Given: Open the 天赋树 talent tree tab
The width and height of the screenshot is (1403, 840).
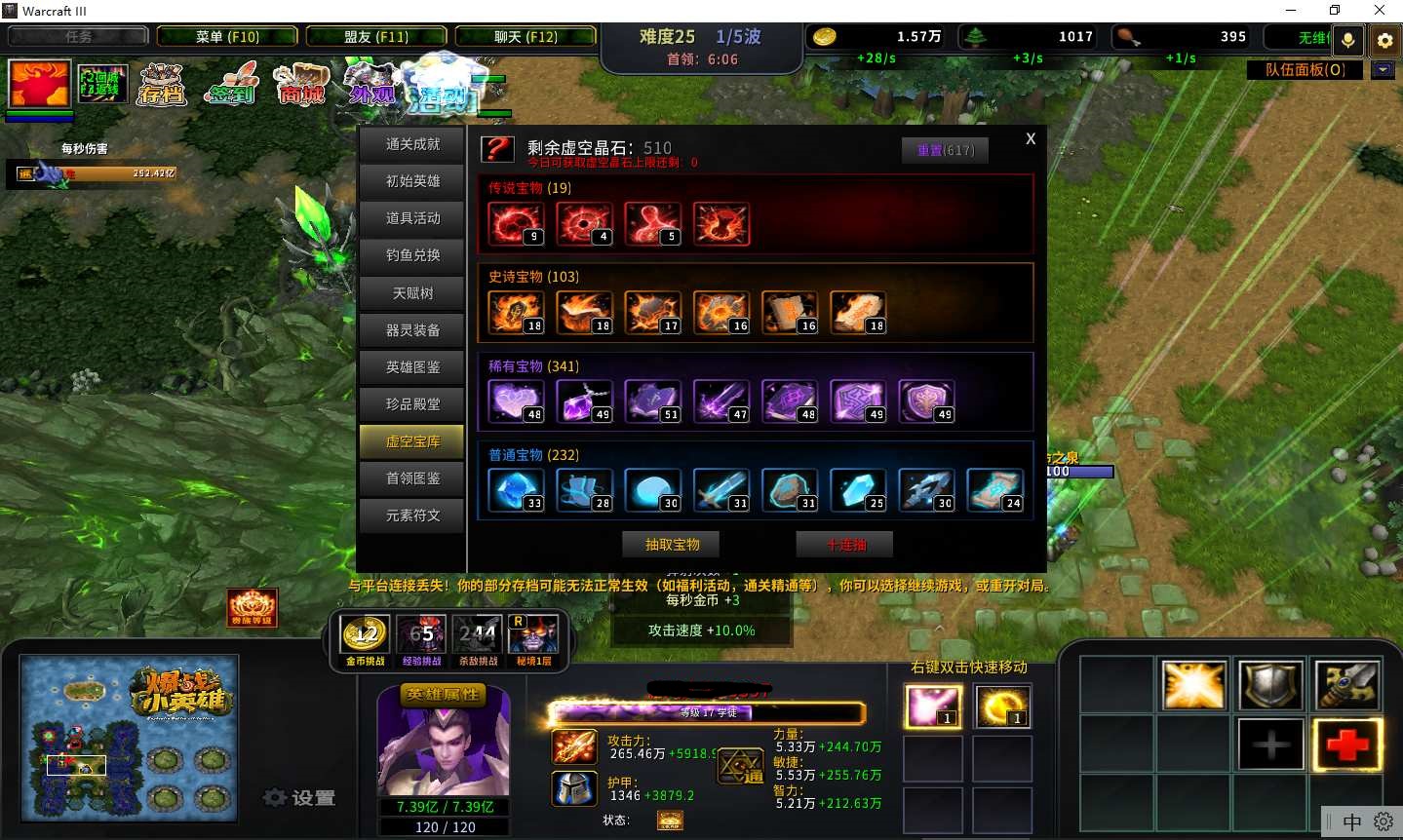Looking at the screenshot, I should [412, 293].
